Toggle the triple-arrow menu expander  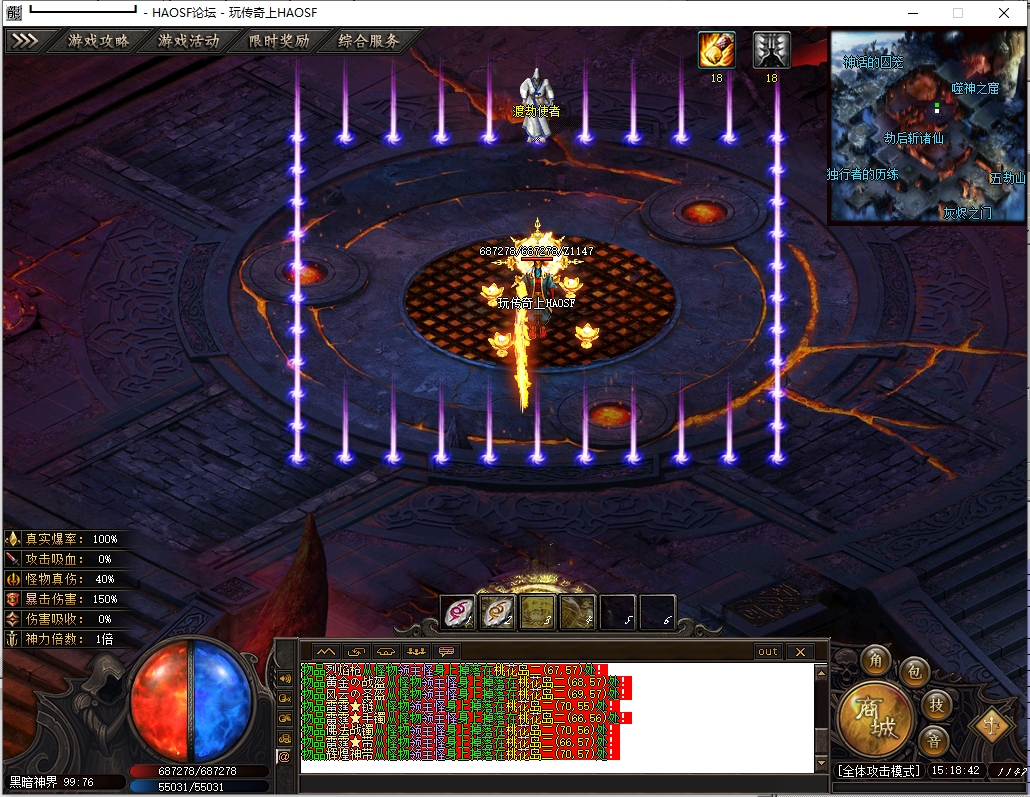[26, 41]
